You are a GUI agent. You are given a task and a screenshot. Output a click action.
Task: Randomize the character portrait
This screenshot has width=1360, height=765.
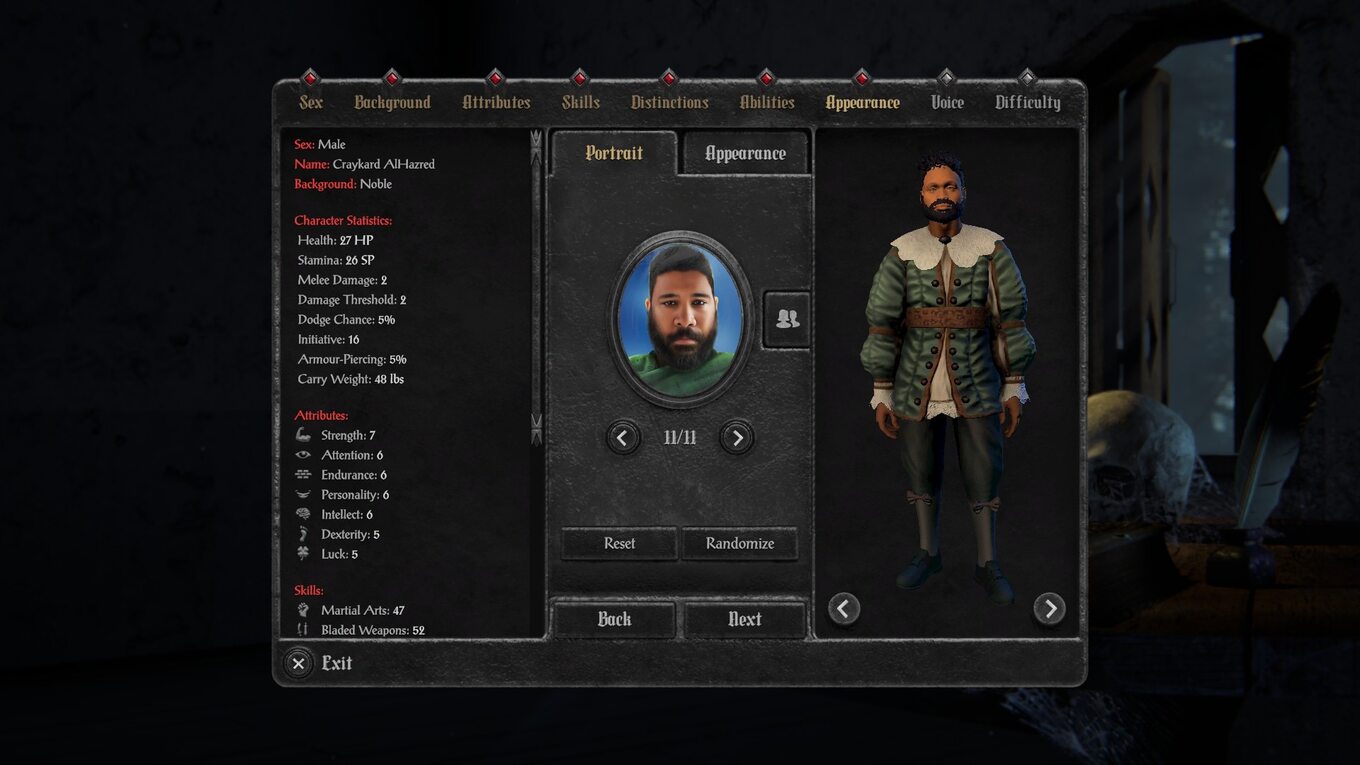740,543
